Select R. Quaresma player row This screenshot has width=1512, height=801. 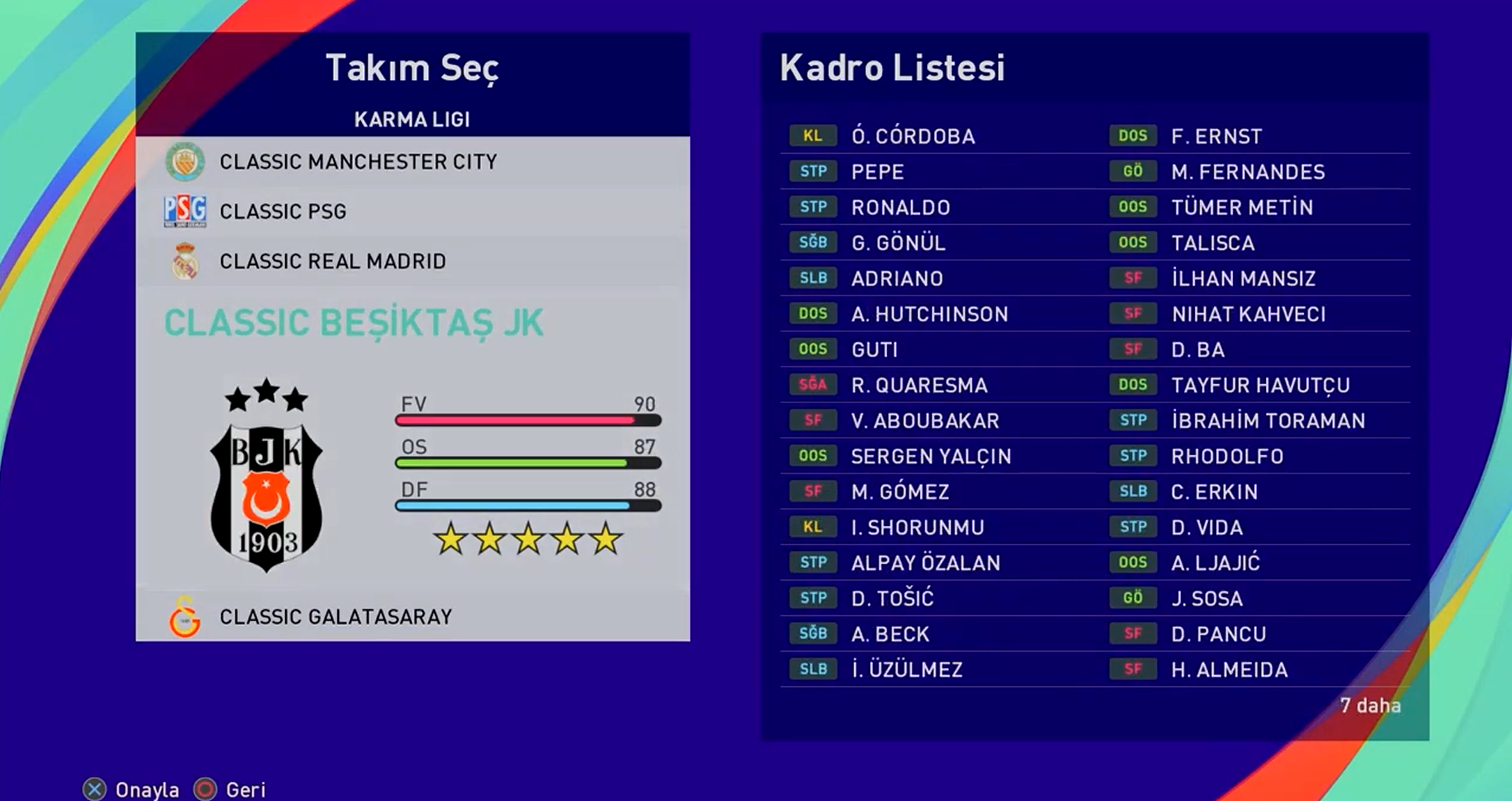(x=919, y=385)
